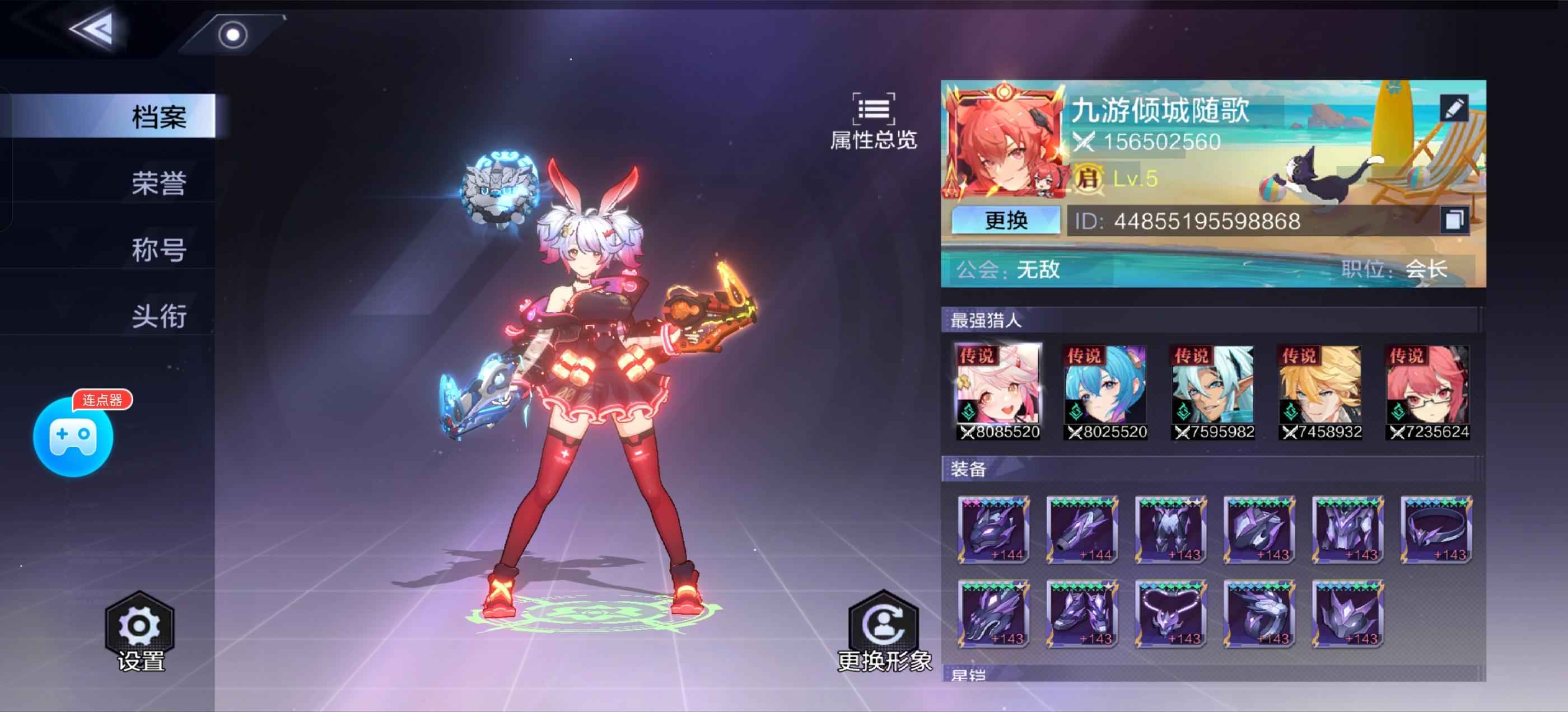
Task: Edit the player name with the pencil icon
Action: click(1454, 109)
